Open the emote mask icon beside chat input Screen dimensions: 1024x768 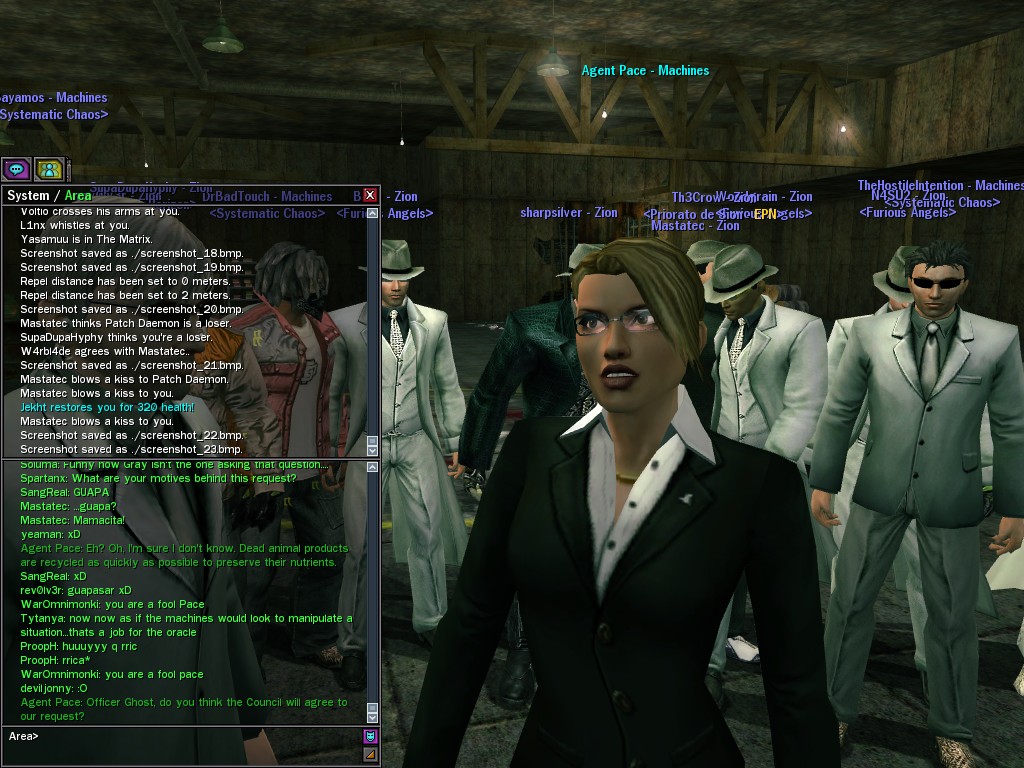tap(370, 737)
